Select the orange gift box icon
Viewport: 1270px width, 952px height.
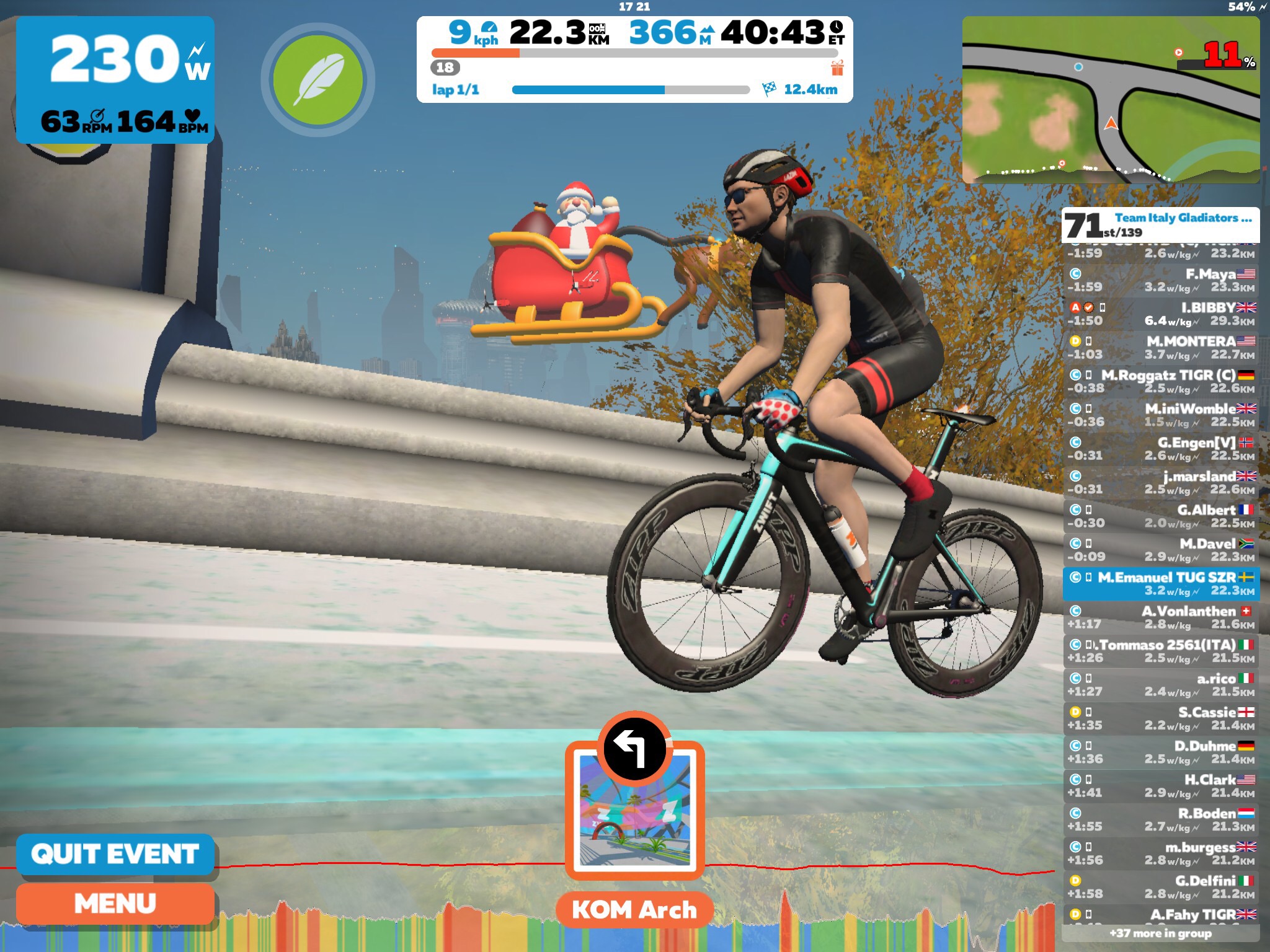coord(837,68)
